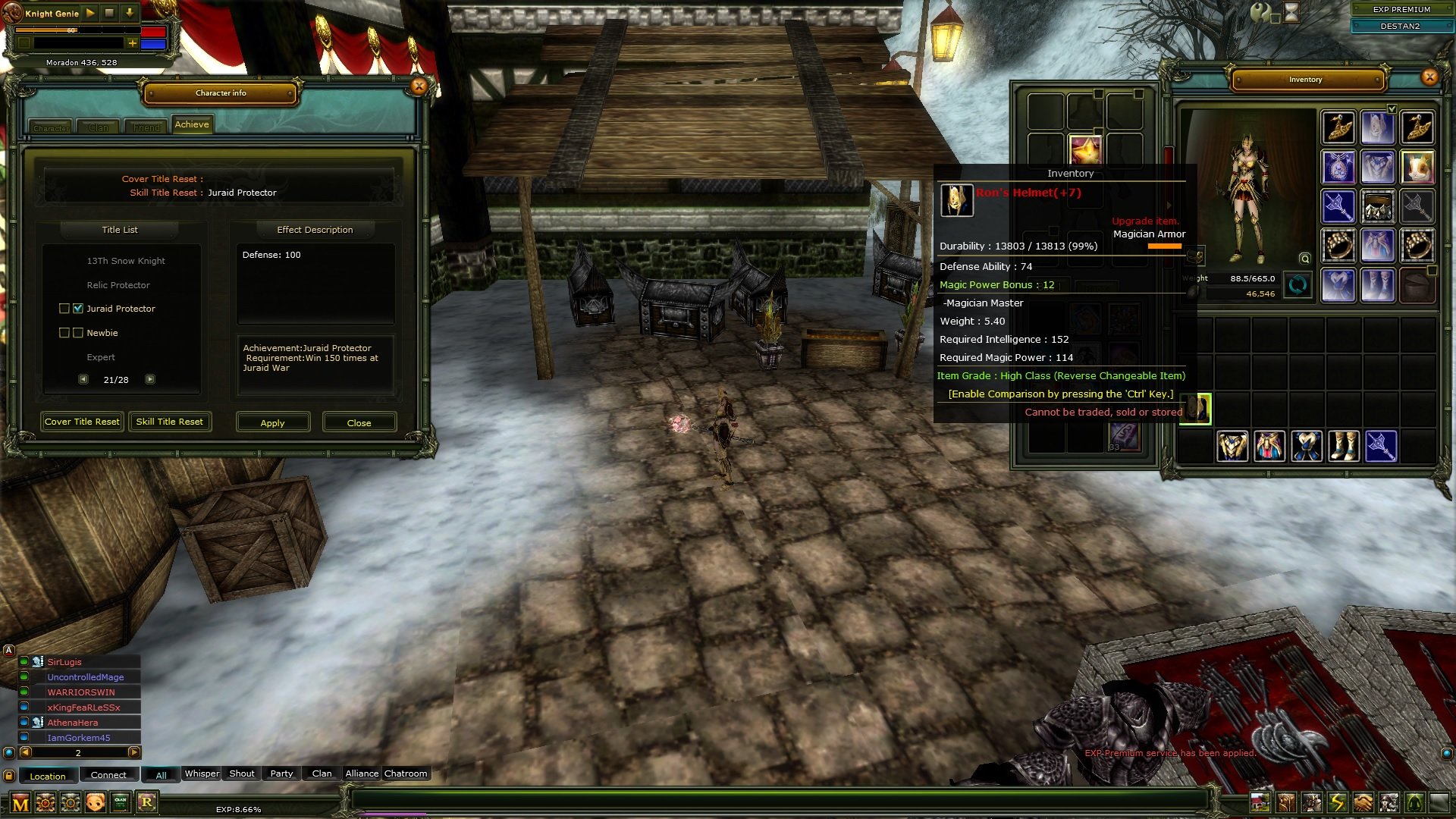
Task: Open the map with the M icon
Action: [21, 802]
